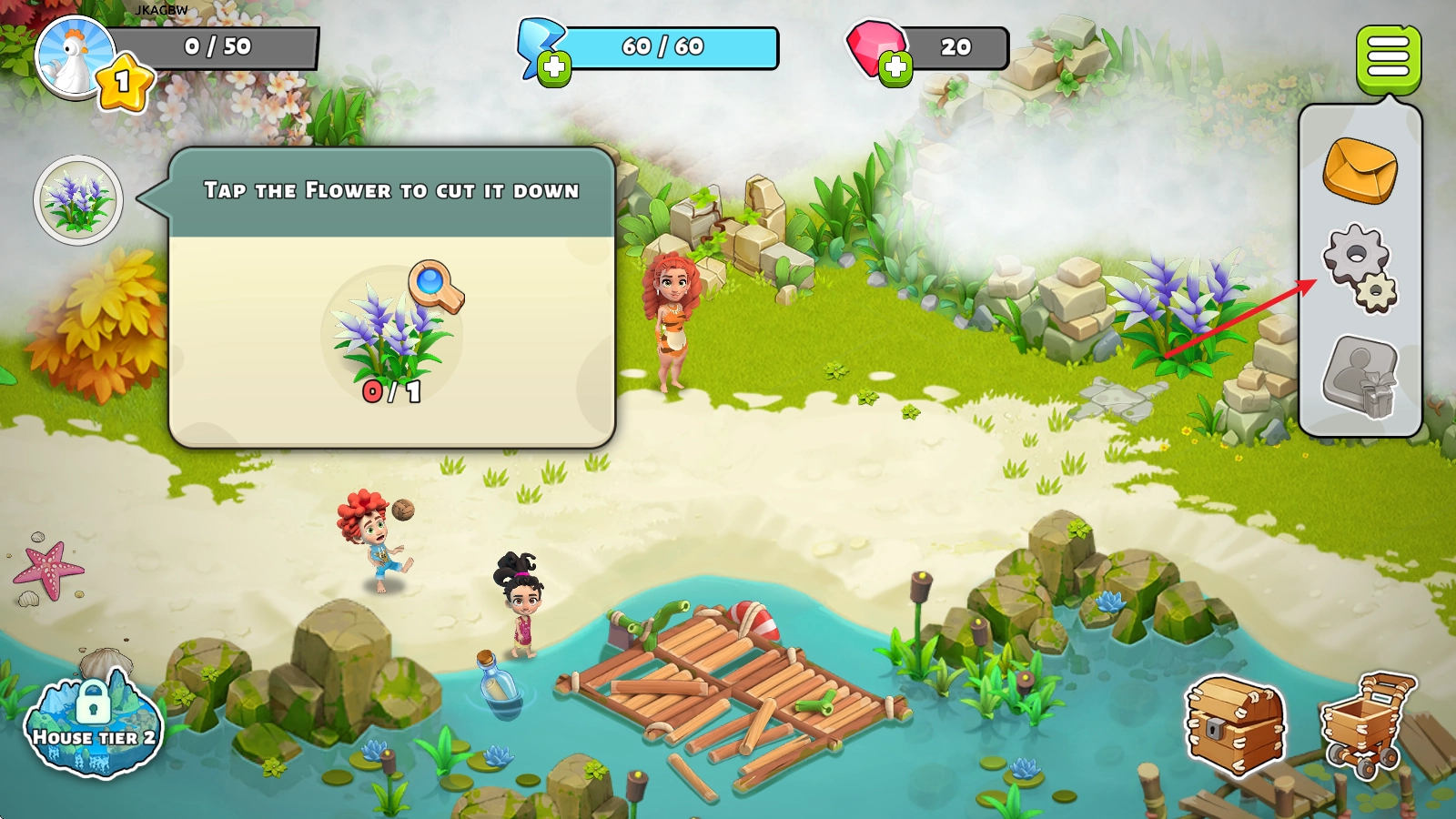
Task: Toggle the green hamburger menu button
Action: pos(1388,58)
